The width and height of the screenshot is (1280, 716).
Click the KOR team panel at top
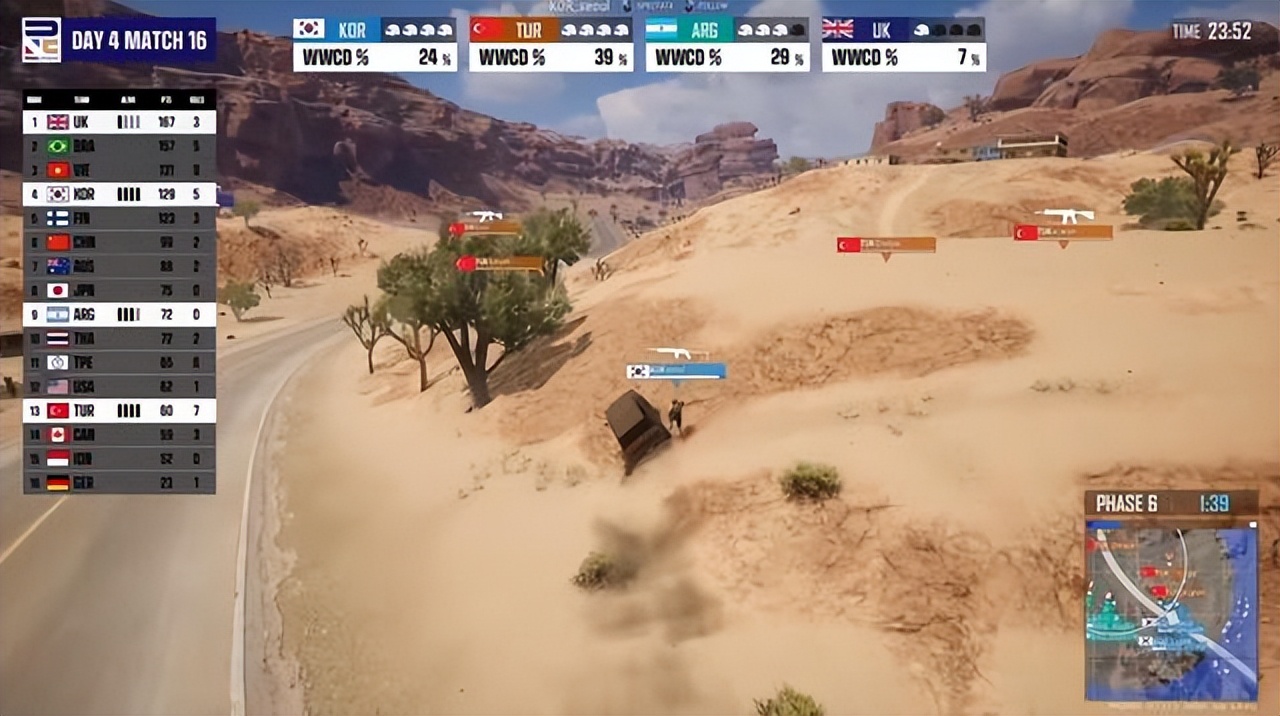374,44
